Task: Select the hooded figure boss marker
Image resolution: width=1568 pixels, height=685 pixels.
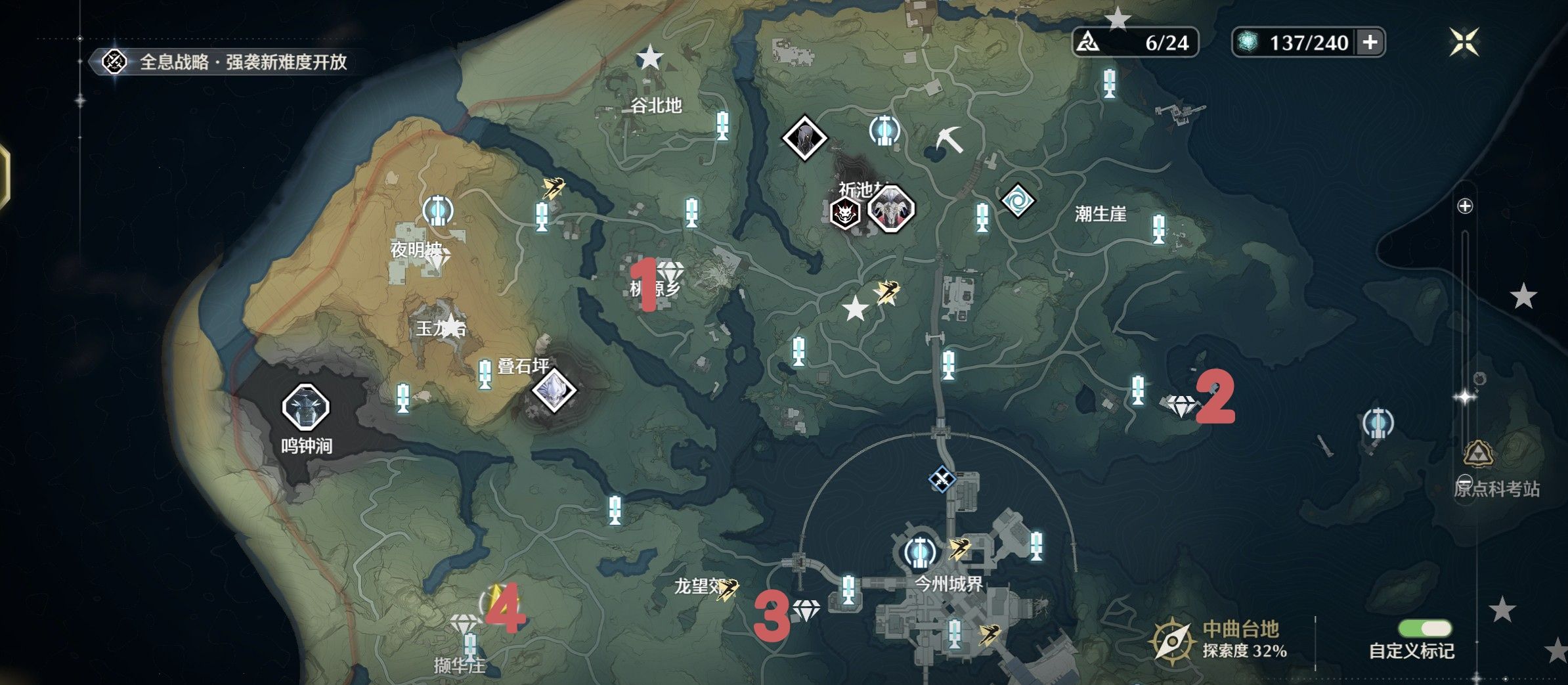Action: coord(804,138)
